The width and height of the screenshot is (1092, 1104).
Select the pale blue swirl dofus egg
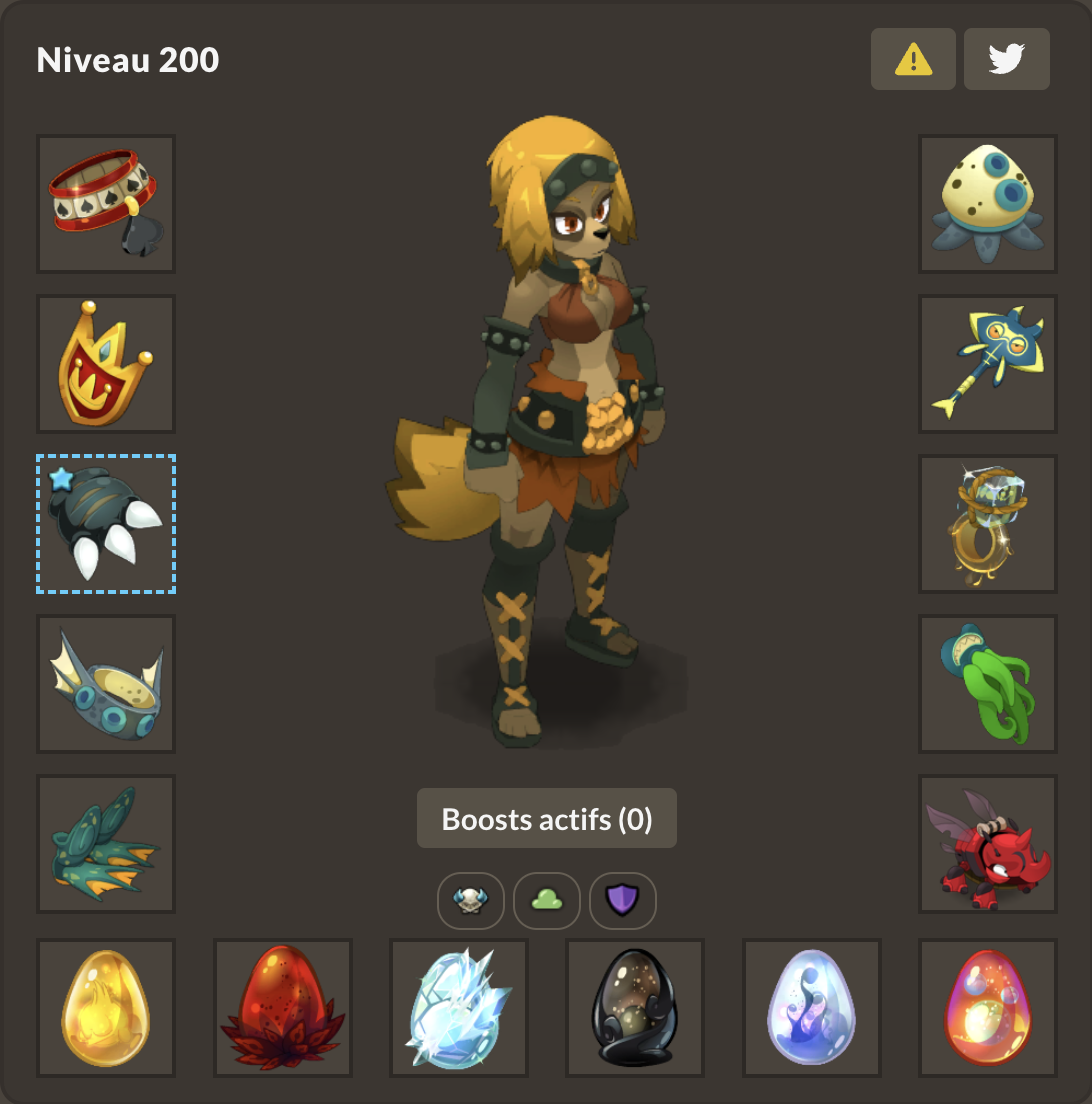coord(812,1008)
